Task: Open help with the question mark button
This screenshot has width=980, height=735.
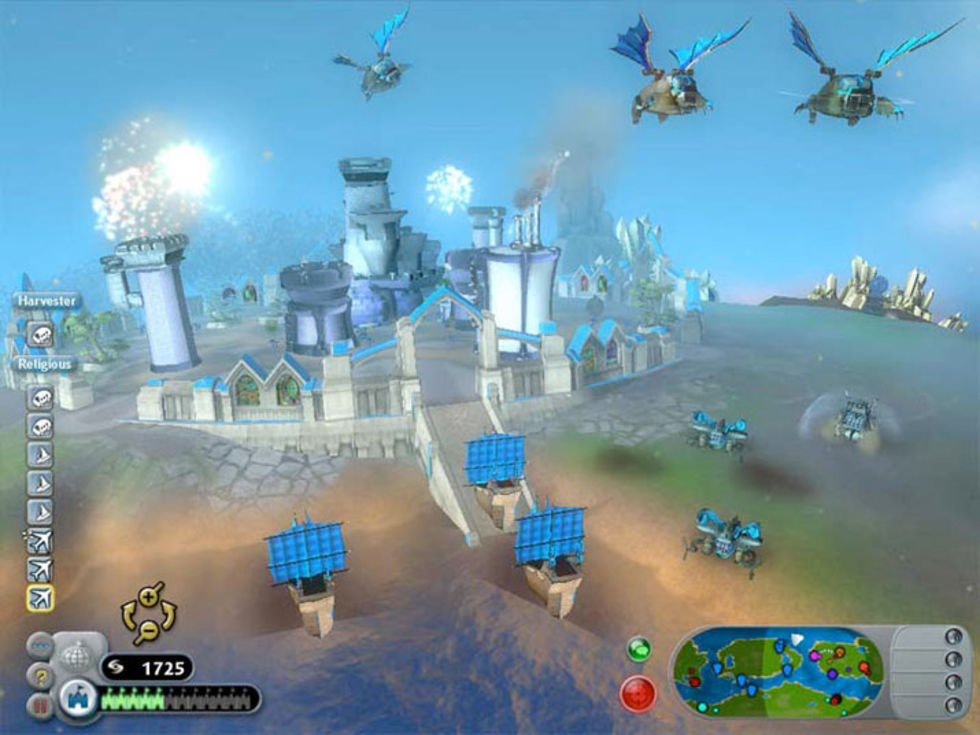Action: tap(41, 676)
